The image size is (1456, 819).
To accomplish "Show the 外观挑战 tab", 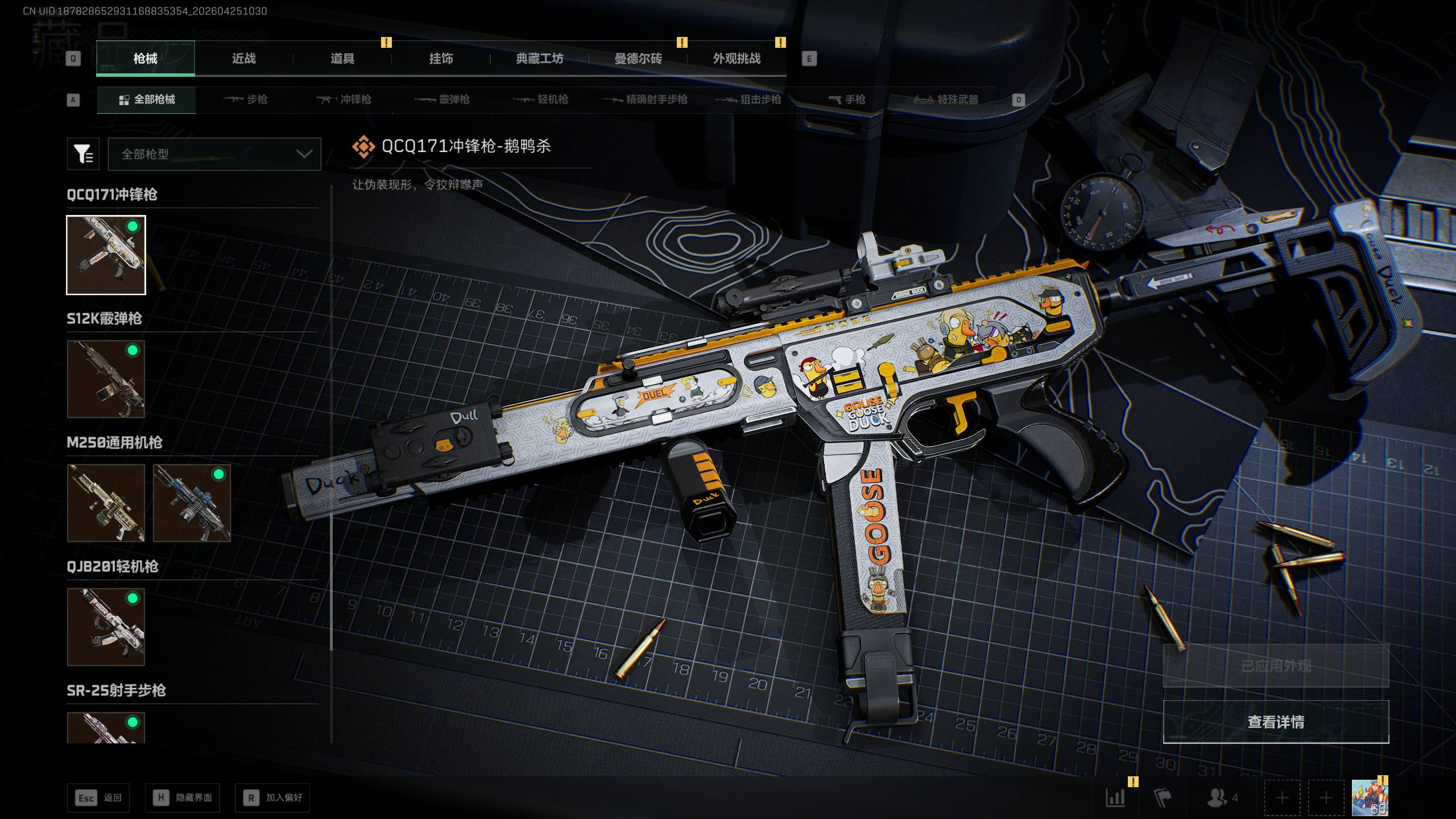I will click(x=737, y=59).
